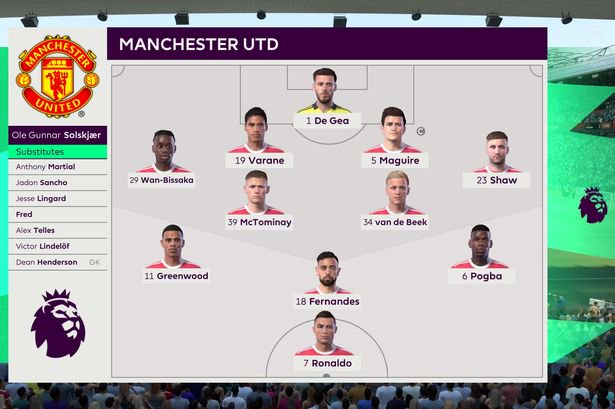Open the Substitutes list header
Image resolution: width=615 pixels, height=409 pixels.
[x=58, y=151]
